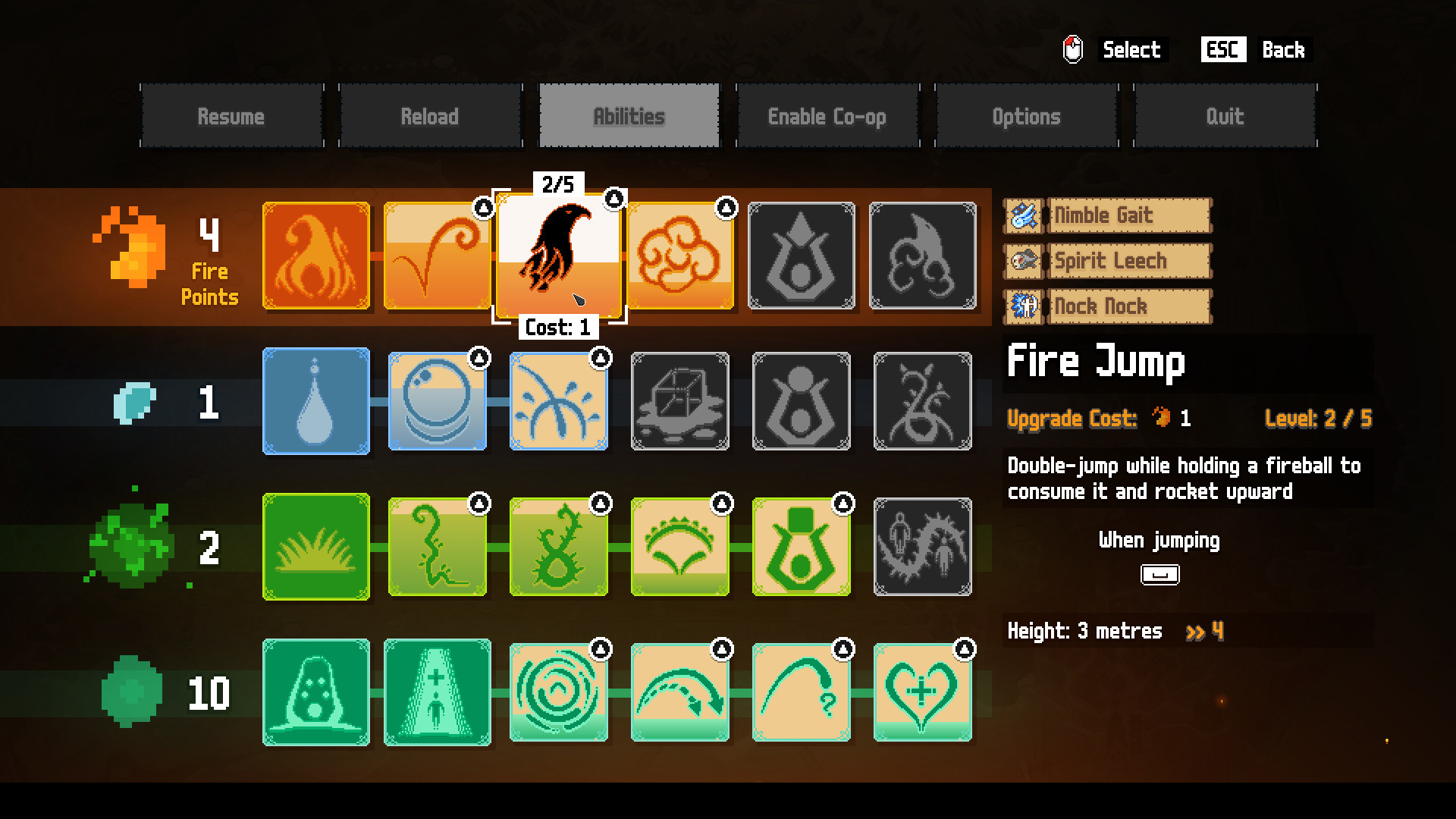Open the Options menu
1456x819 pixels.
click(1026, 117)
